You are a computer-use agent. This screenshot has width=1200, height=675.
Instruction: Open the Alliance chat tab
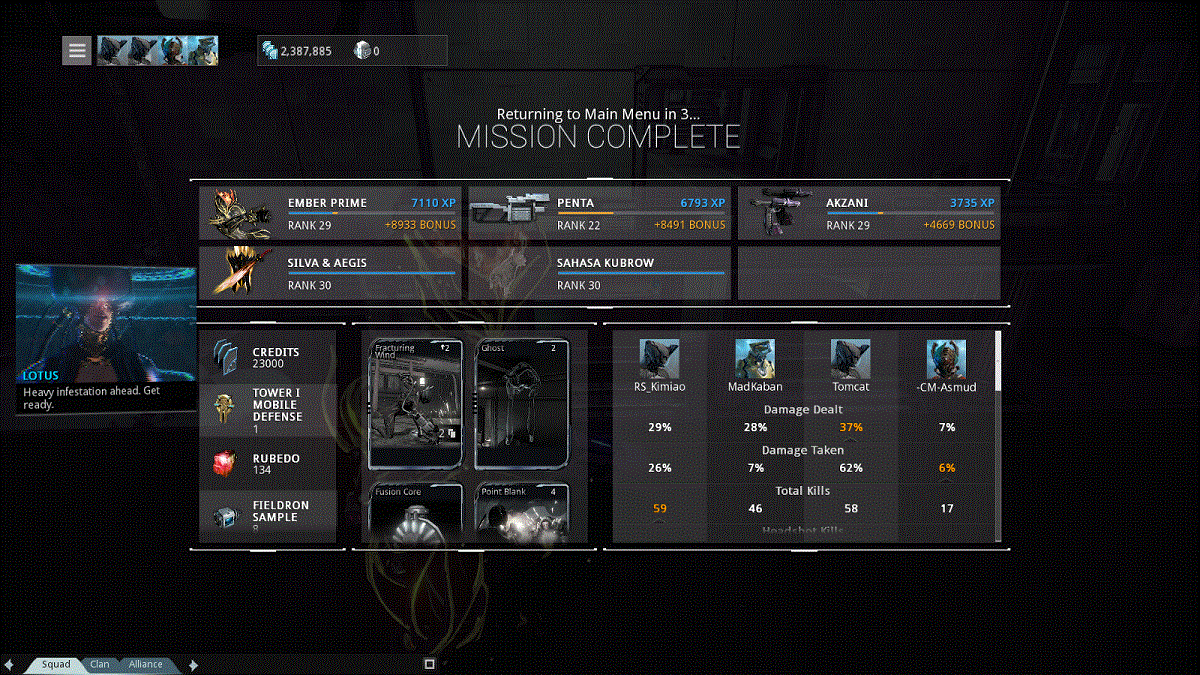click(x=145, y=664)
